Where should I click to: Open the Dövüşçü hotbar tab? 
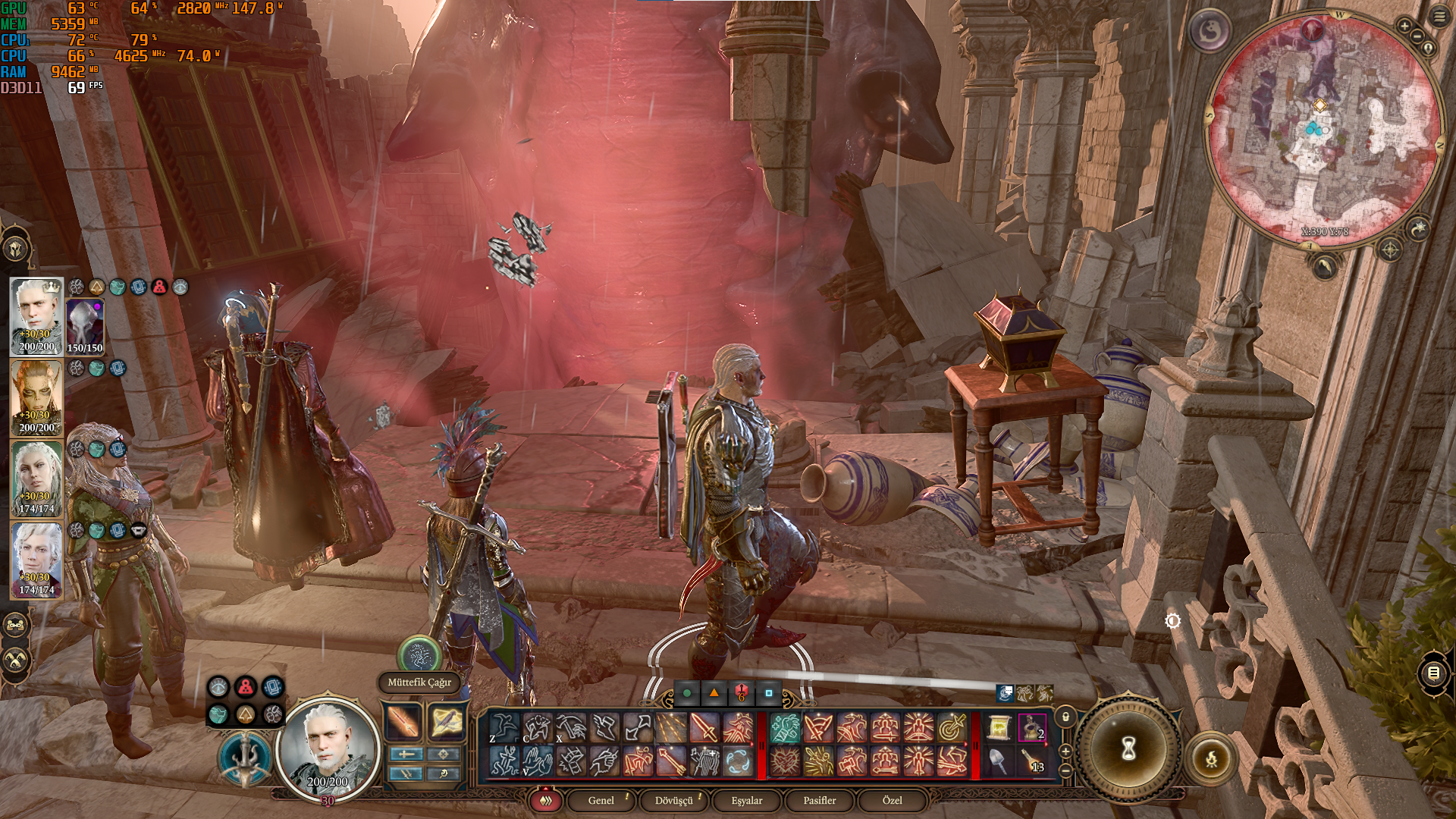point(674,800)
